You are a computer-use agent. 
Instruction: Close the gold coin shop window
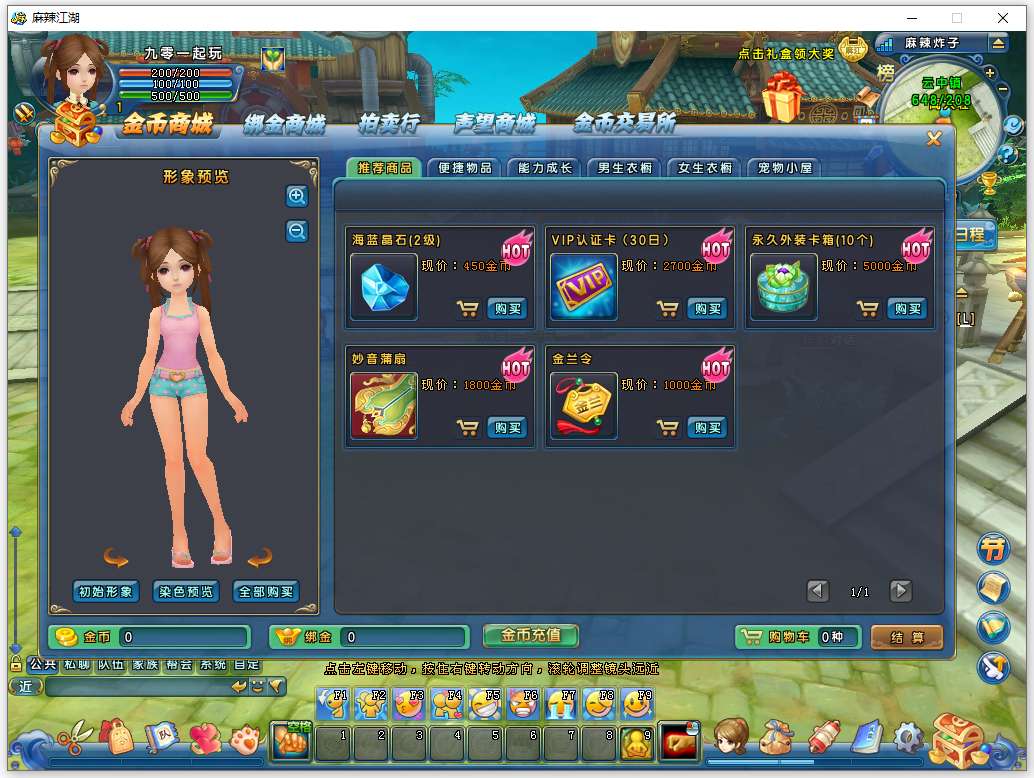934,139
